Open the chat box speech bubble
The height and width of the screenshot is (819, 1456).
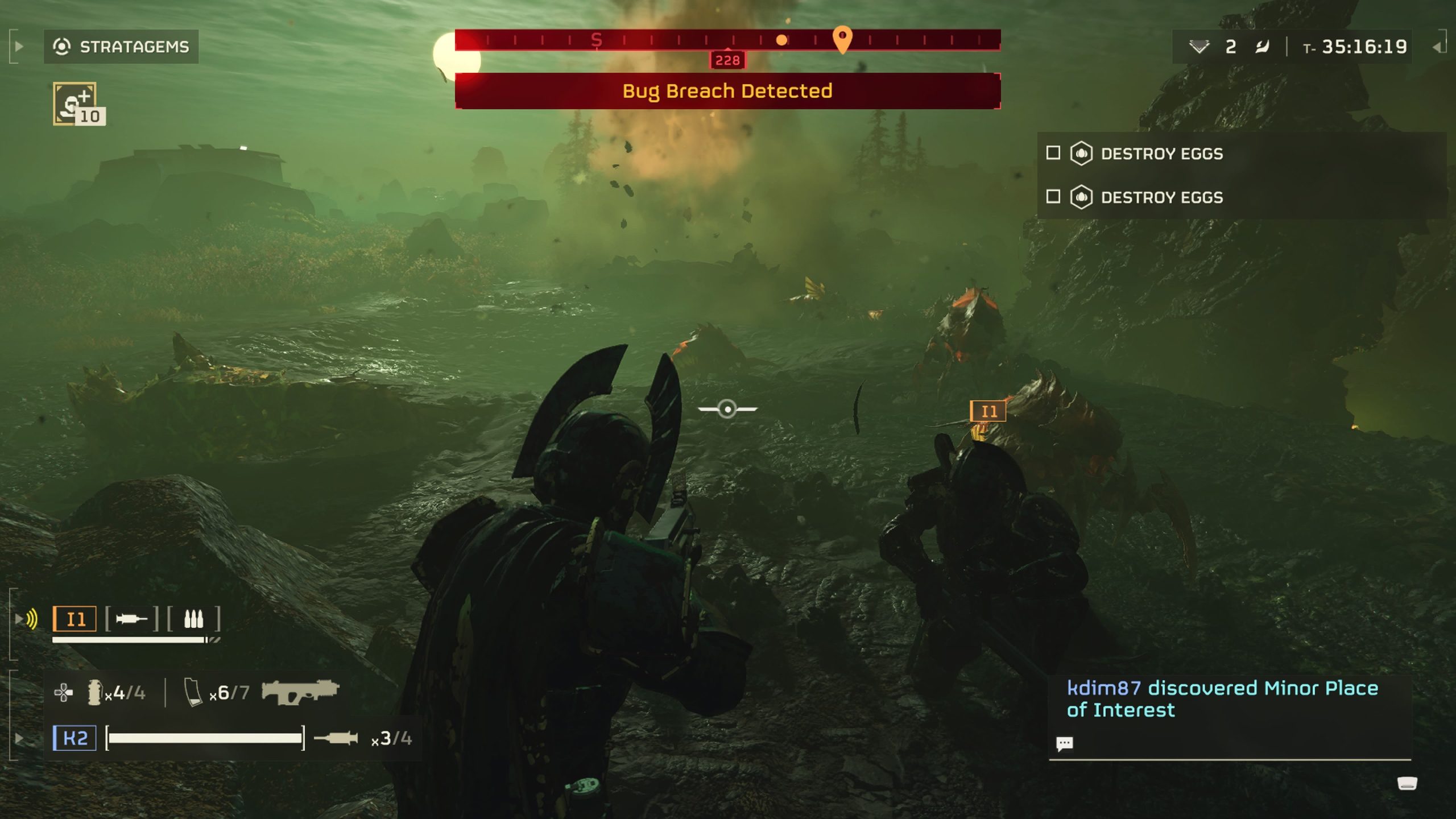point(1064,743)
